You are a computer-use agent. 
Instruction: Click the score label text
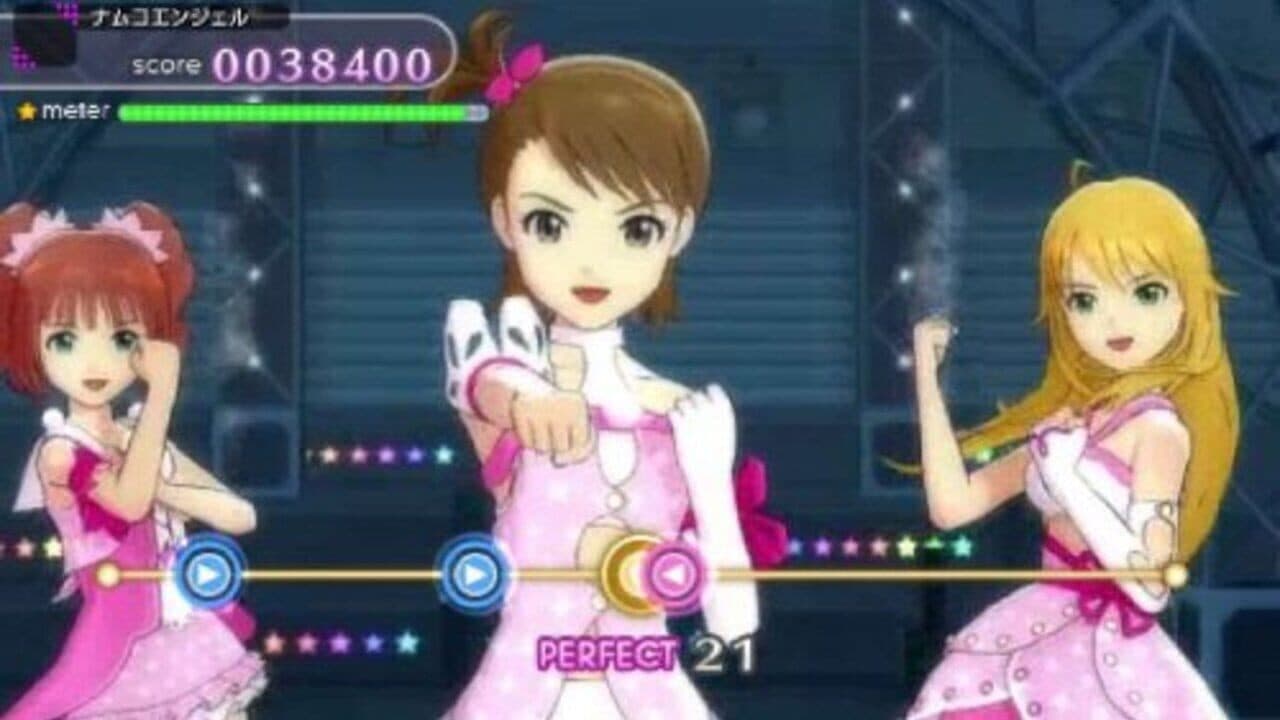click(x=165, y=66)
